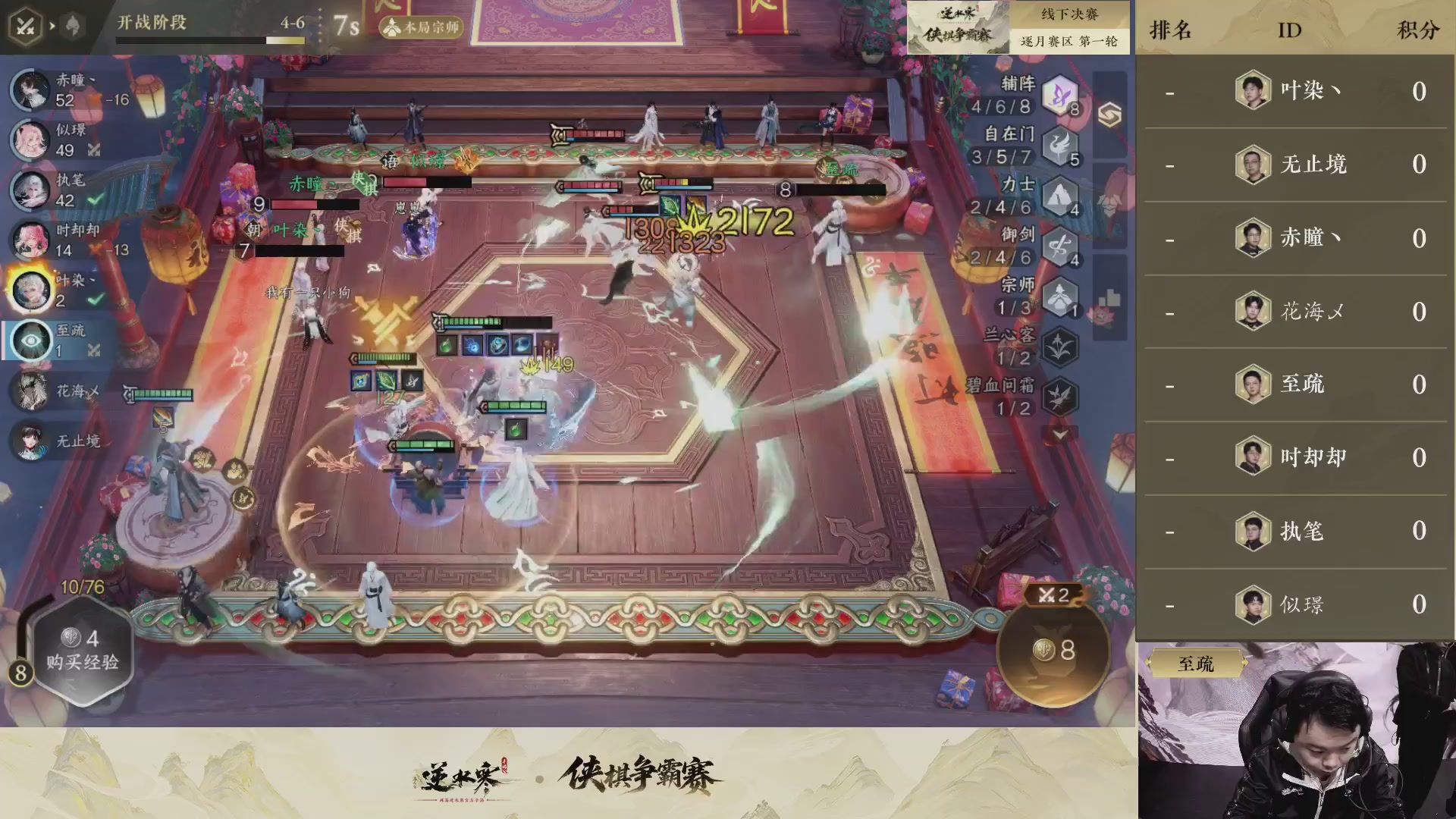Click the 御剑 sword synergy icon

coord(1062,246)
